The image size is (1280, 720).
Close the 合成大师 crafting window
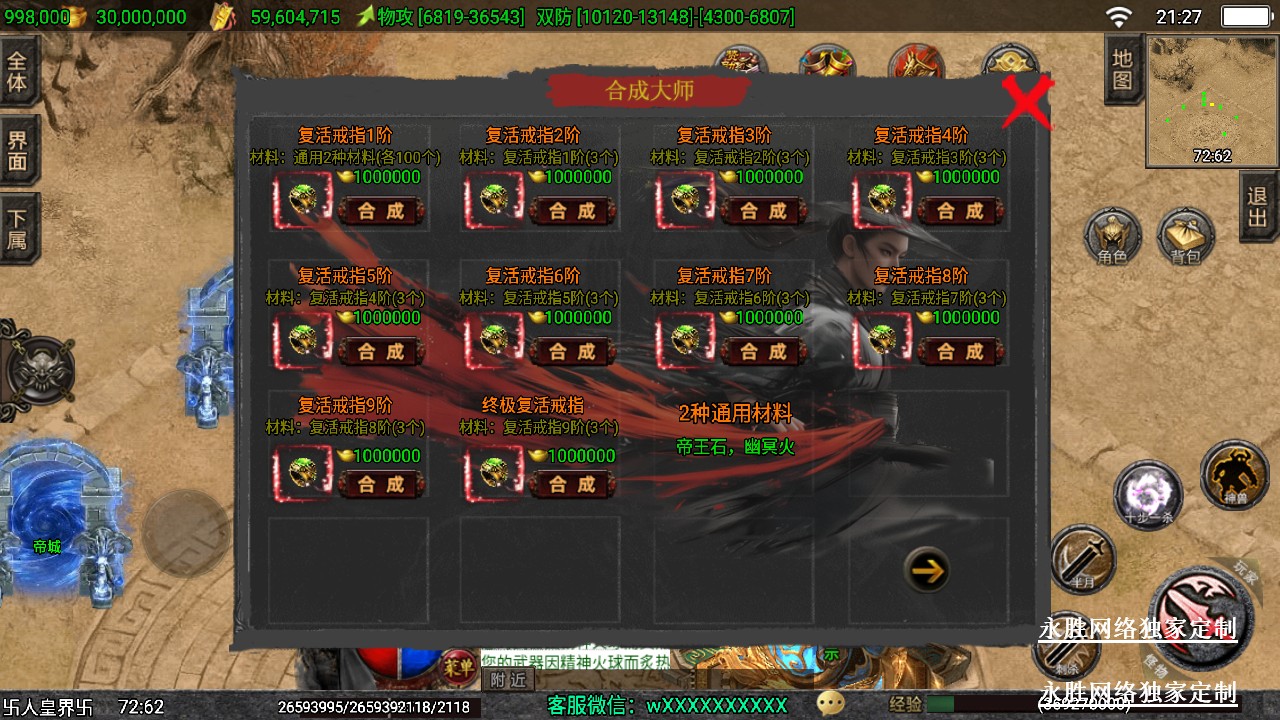point(1026,100)
